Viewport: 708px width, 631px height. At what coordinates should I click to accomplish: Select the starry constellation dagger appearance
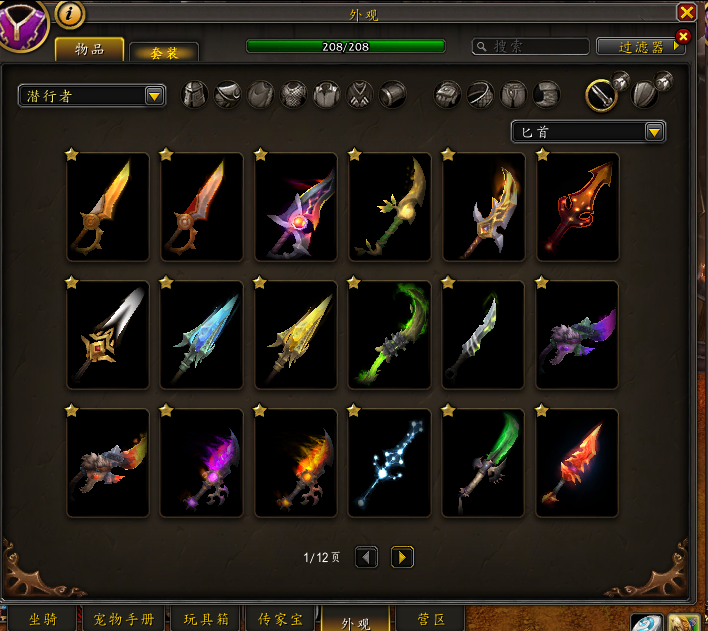389,462
